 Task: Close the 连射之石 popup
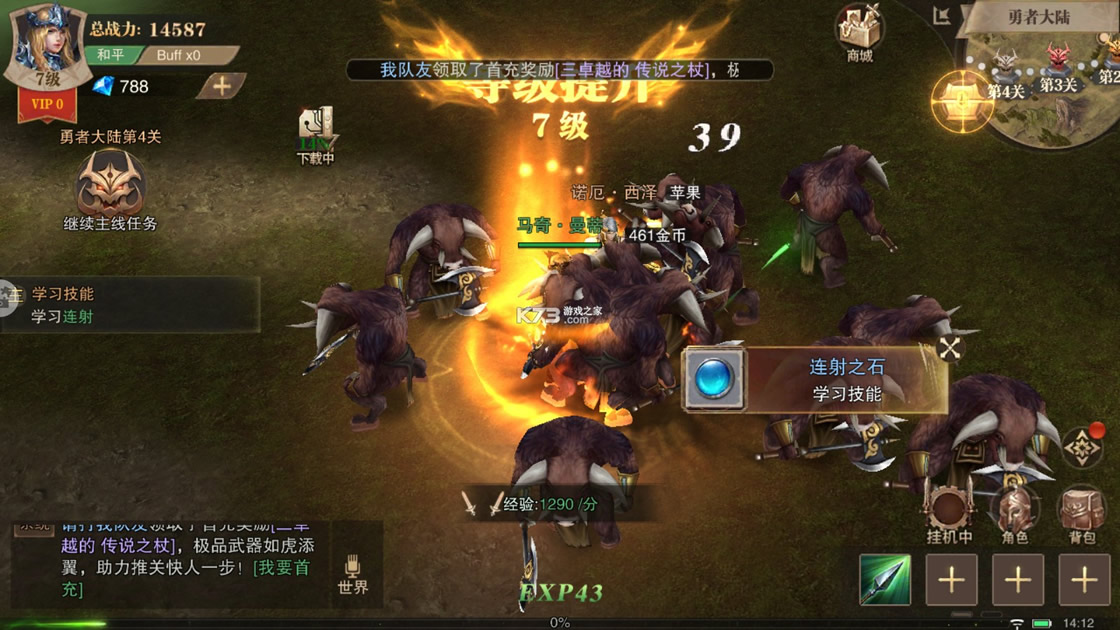pyautogui.click(x=949, y=348)
